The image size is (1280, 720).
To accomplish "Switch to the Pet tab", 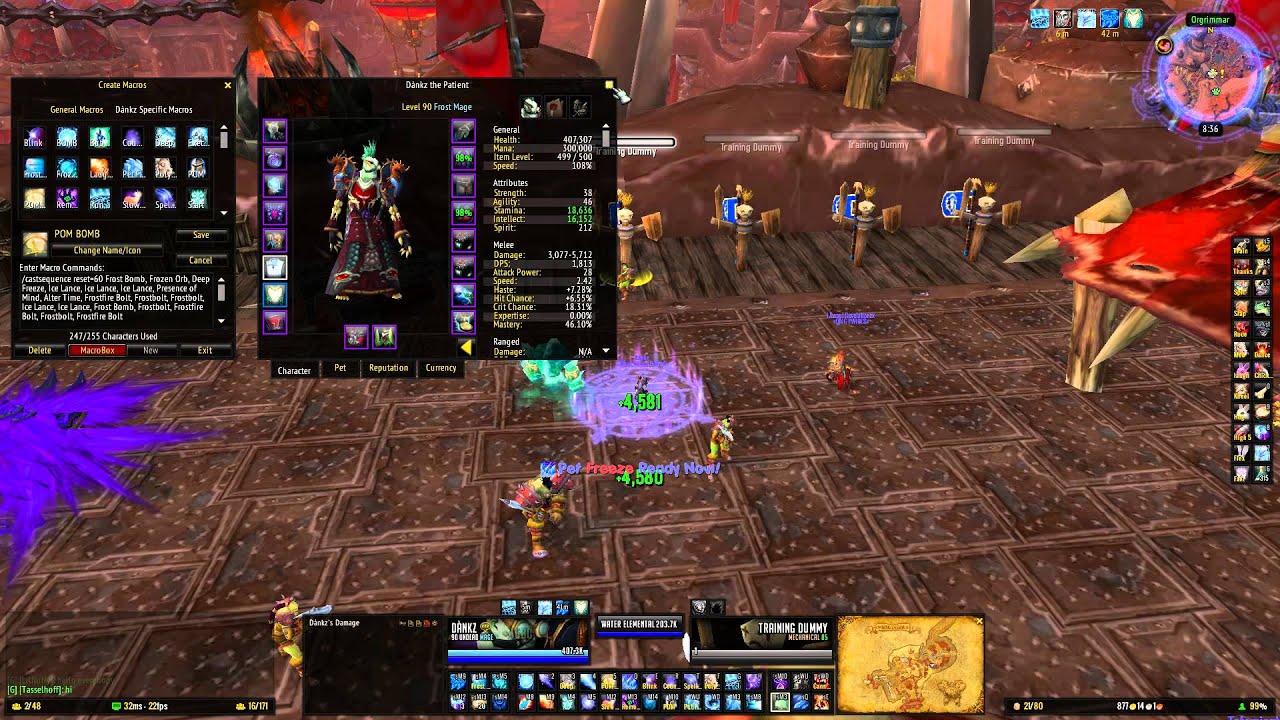I will point(340,368).
